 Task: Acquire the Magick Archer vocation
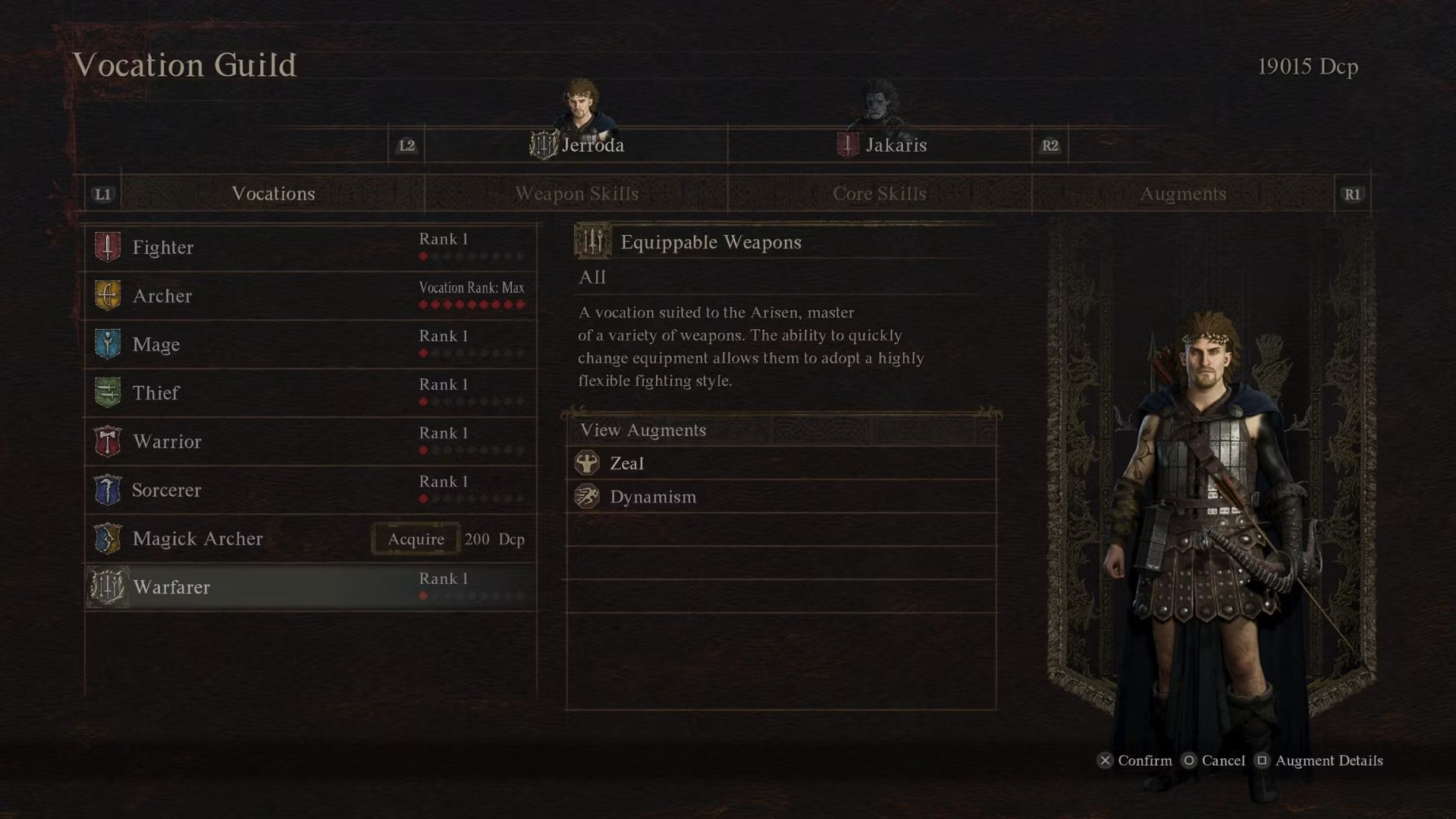tap(416, 539)
